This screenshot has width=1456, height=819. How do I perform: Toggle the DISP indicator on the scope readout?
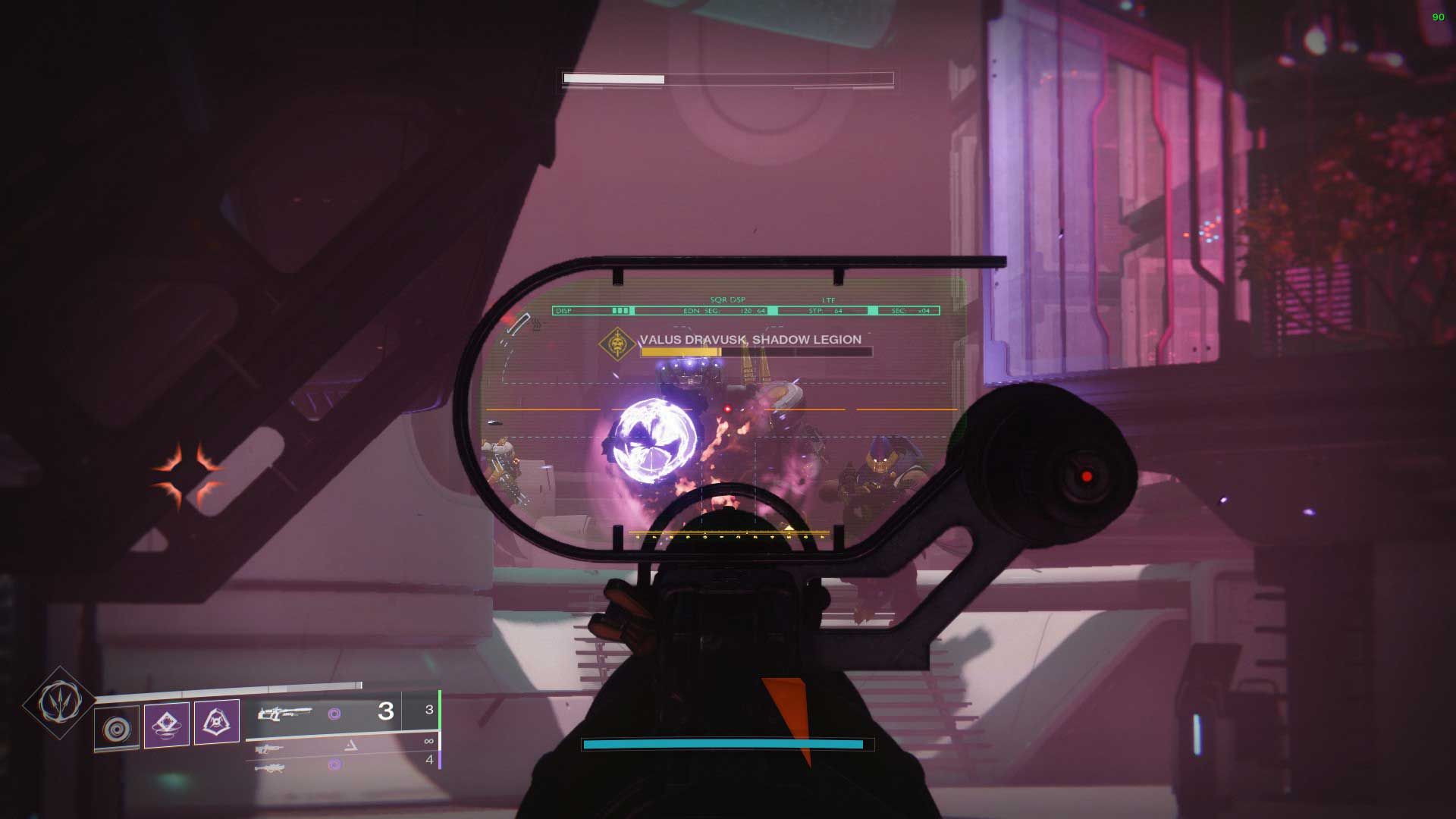pos(563,311)
